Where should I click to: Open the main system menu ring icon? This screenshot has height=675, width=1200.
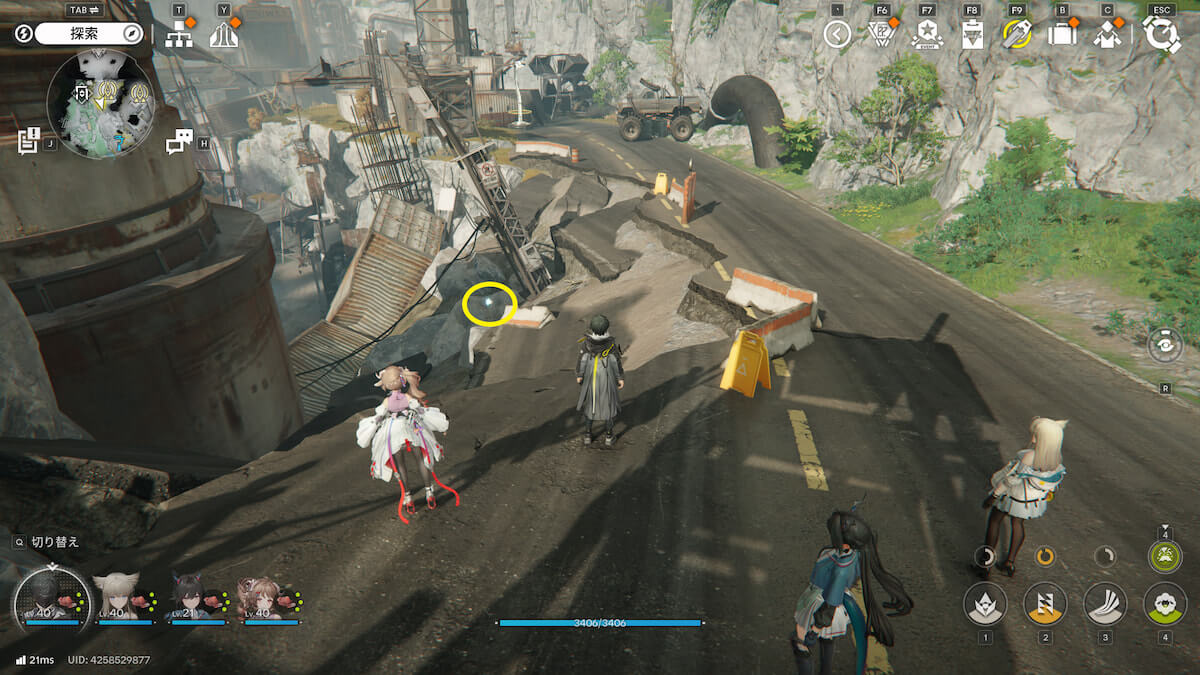pyautogui.click(x=1161, y=35)
